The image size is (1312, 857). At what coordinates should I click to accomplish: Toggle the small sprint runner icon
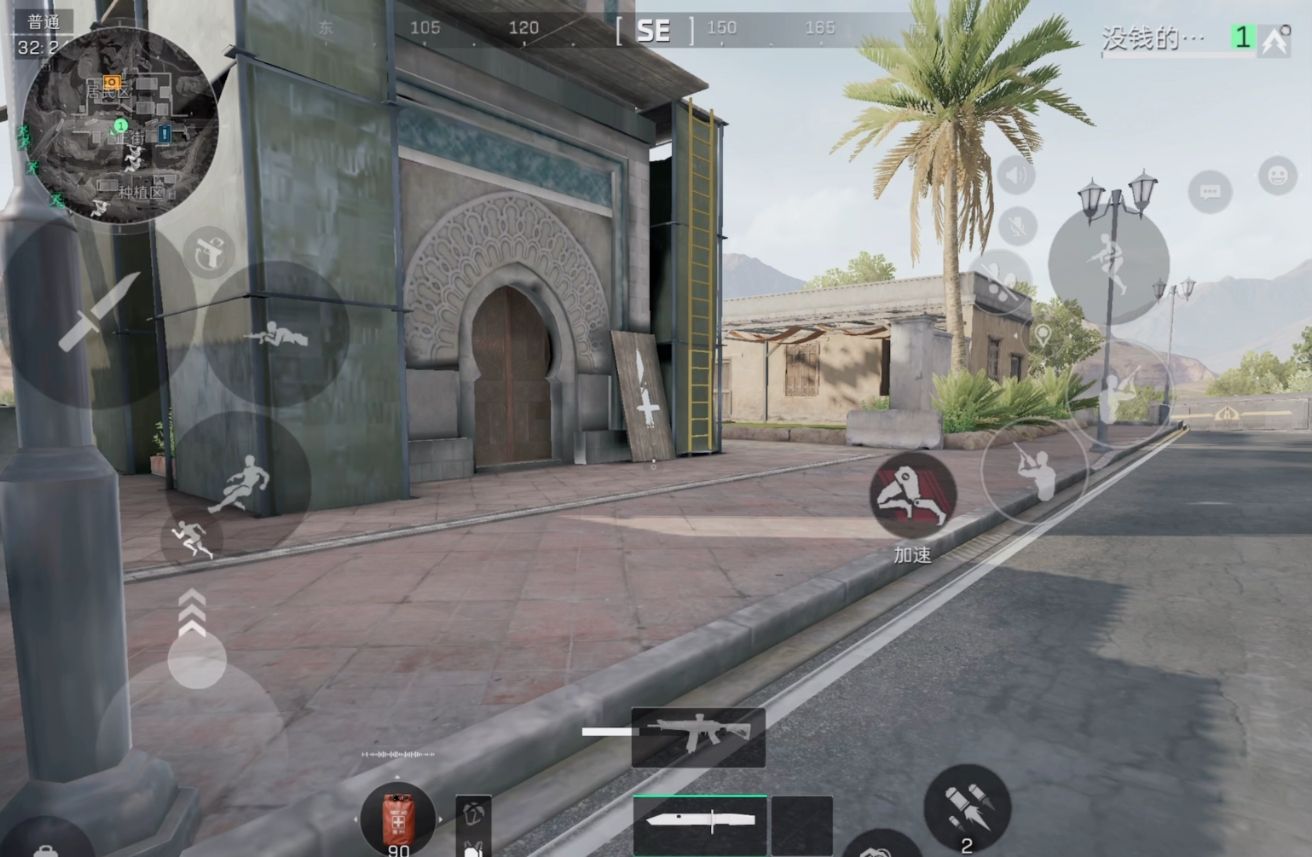pyautogui.click(x=191, y=540)
